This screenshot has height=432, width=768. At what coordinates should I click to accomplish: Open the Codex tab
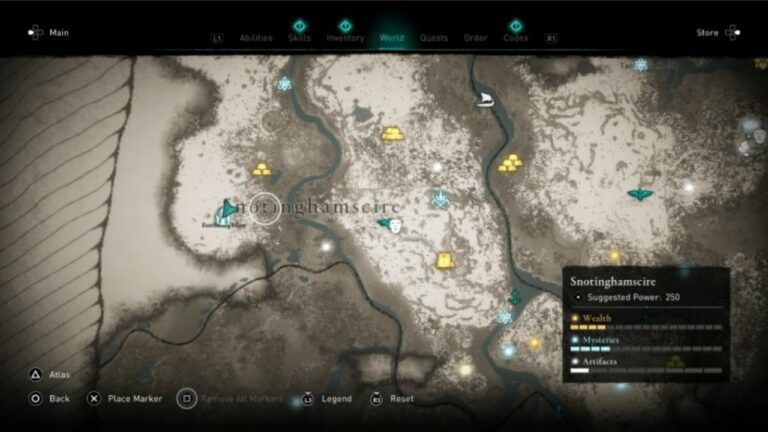[516, 38]
